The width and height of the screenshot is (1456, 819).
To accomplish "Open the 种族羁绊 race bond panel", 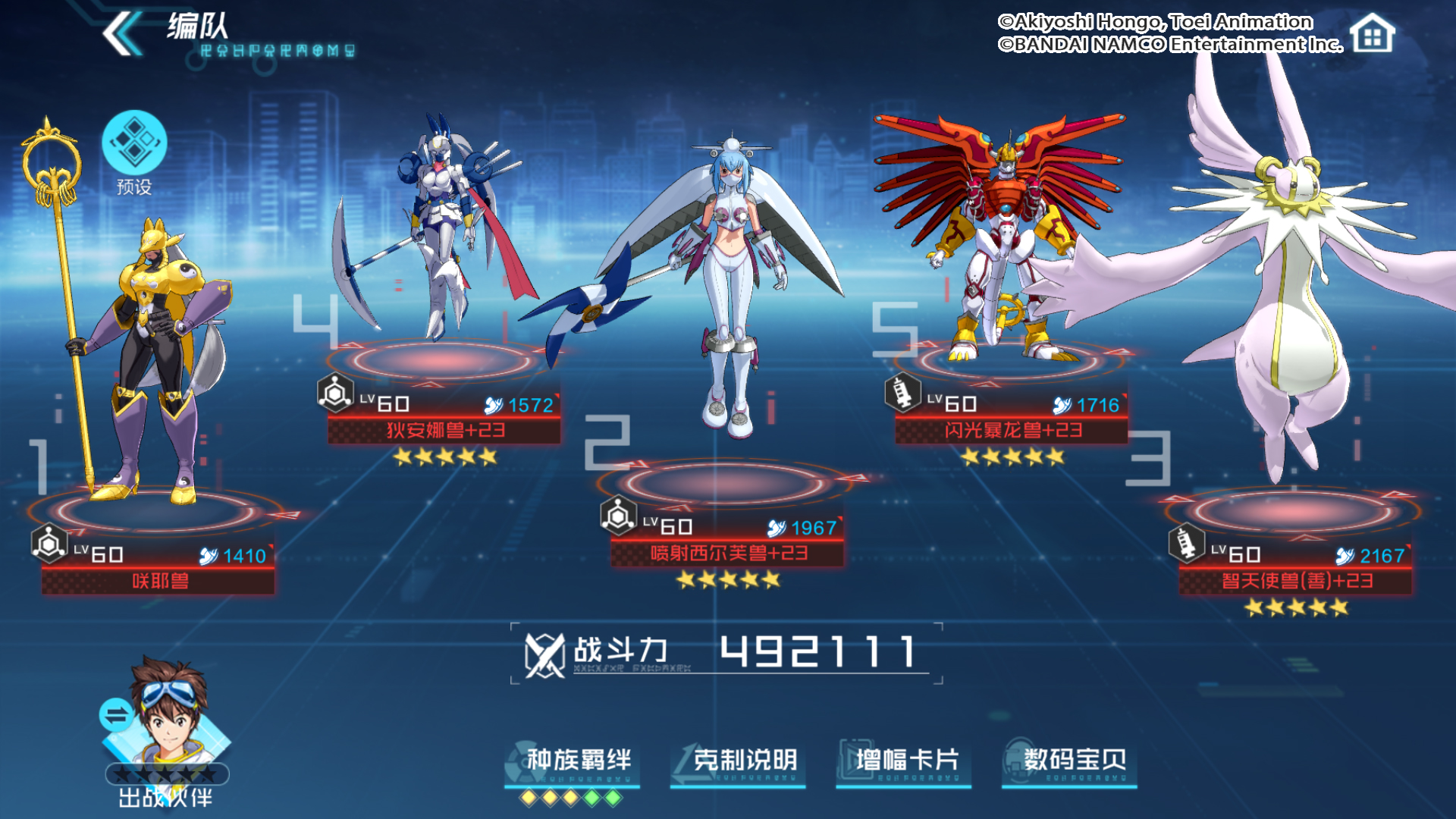I will point(577,760).
